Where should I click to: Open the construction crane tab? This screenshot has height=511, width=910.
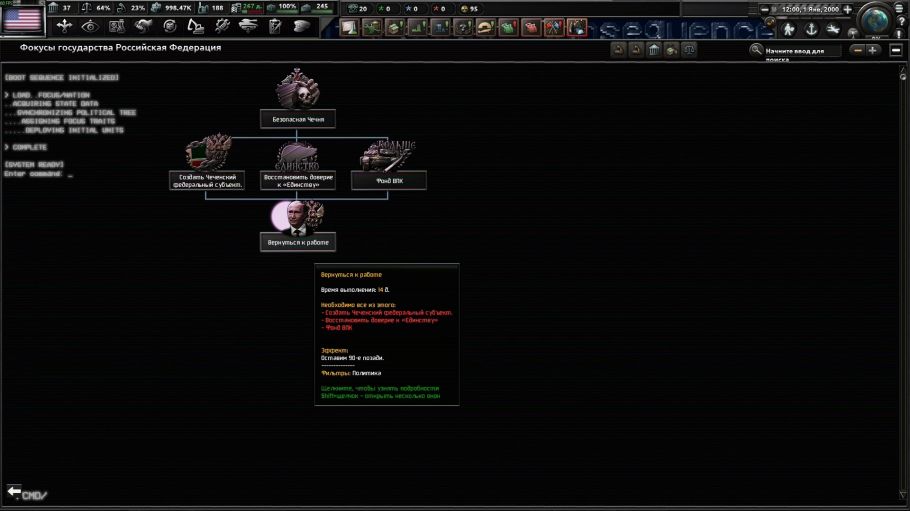[x=196, y=26]
